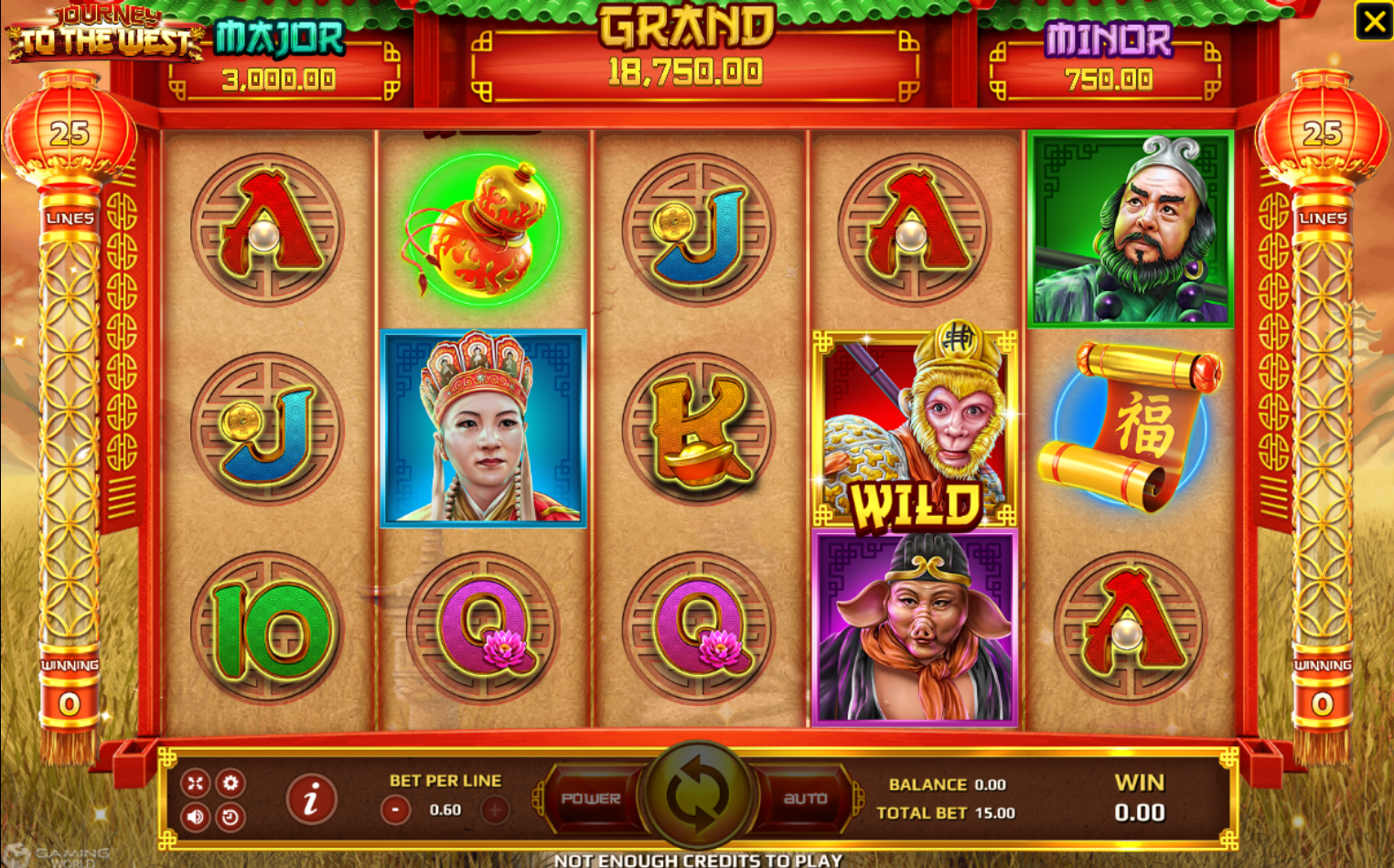Spin the reels with the circular arrows button

click(x=697, y=794)
